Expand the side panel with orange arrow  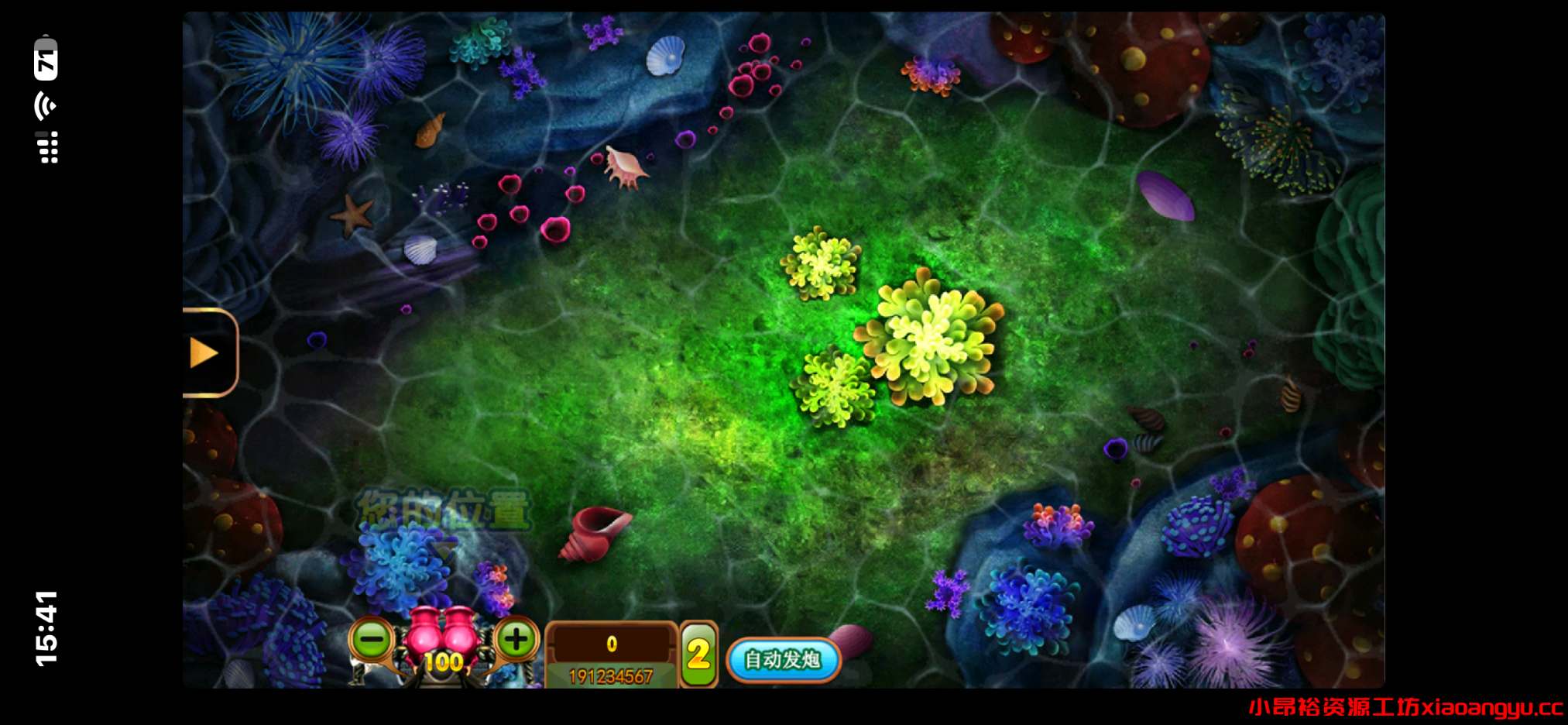click(x=206, y=353)
